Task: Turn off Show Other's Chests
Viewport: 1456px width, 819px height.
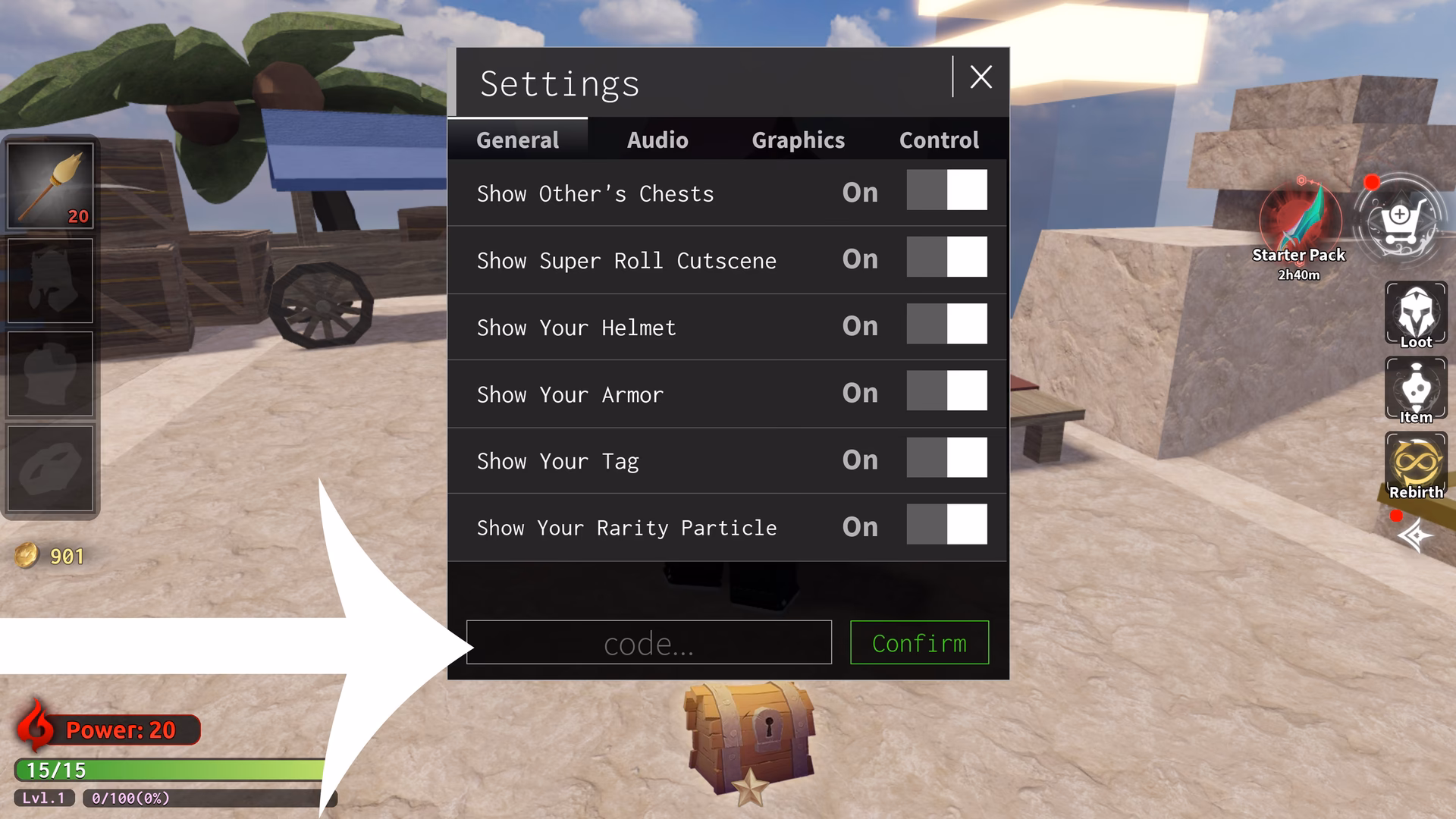Action: tap(947, 190)
